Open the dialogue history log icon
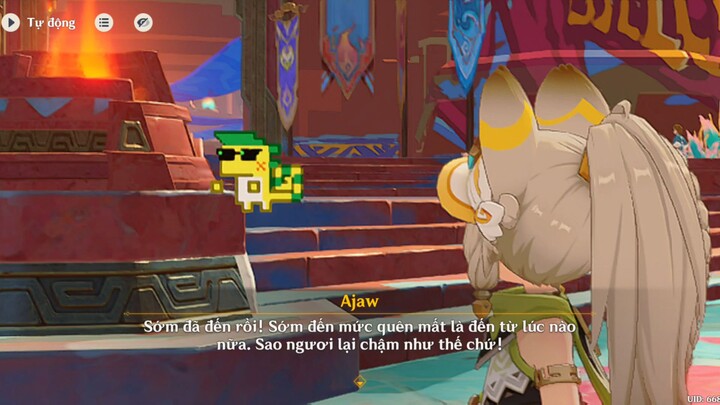The width and height of the screenshot is (720, 405). pyautogui.click(x=104, y=22)
